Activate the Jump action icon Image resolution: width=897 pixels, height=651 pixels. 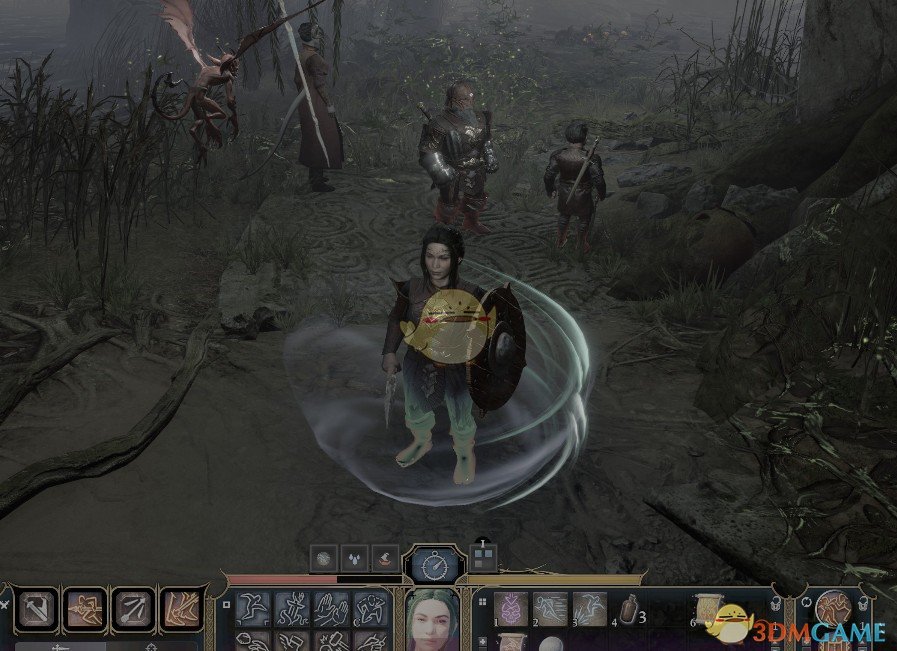(x=251, y=609)
